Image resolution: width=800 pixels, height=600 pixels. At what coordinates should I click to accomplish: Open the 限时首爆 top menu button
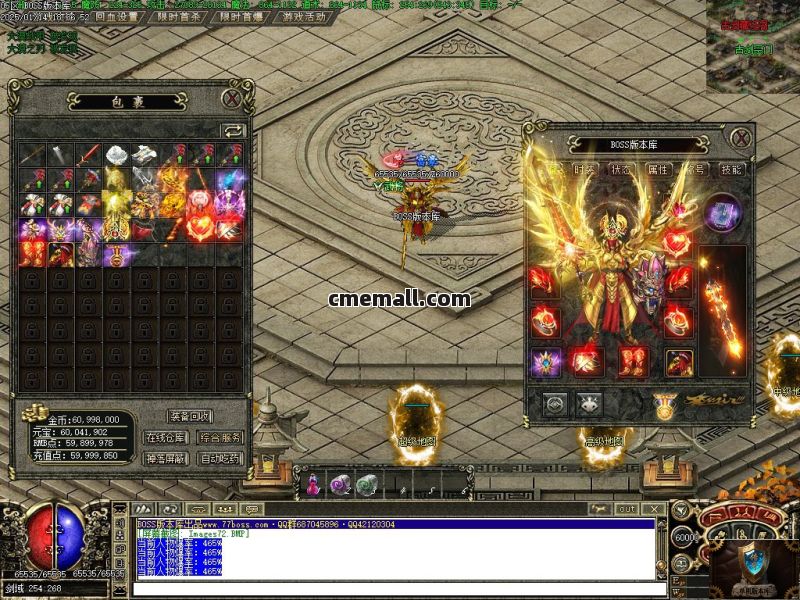click(241, 17)
